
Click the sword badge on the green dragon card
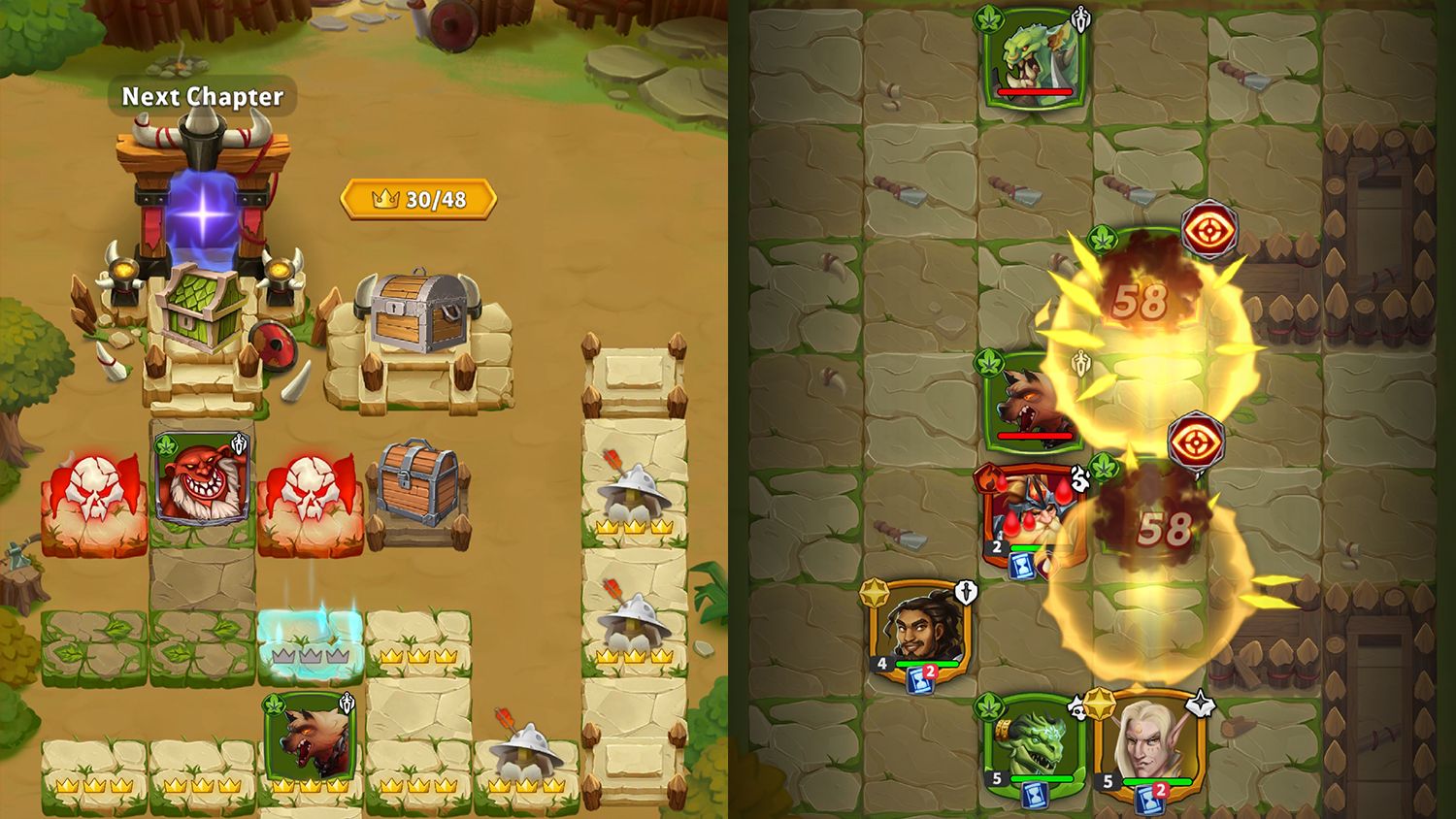point(1079,19)
